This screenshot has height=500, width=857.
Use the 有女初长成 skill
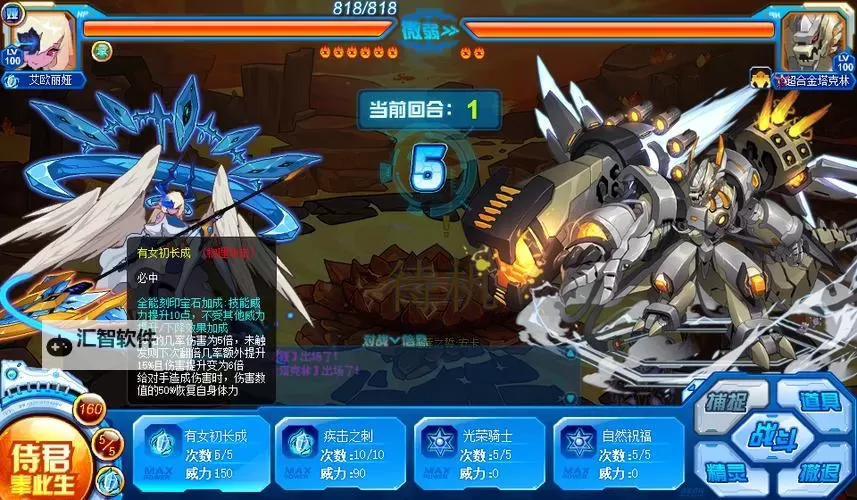(198, 455)
